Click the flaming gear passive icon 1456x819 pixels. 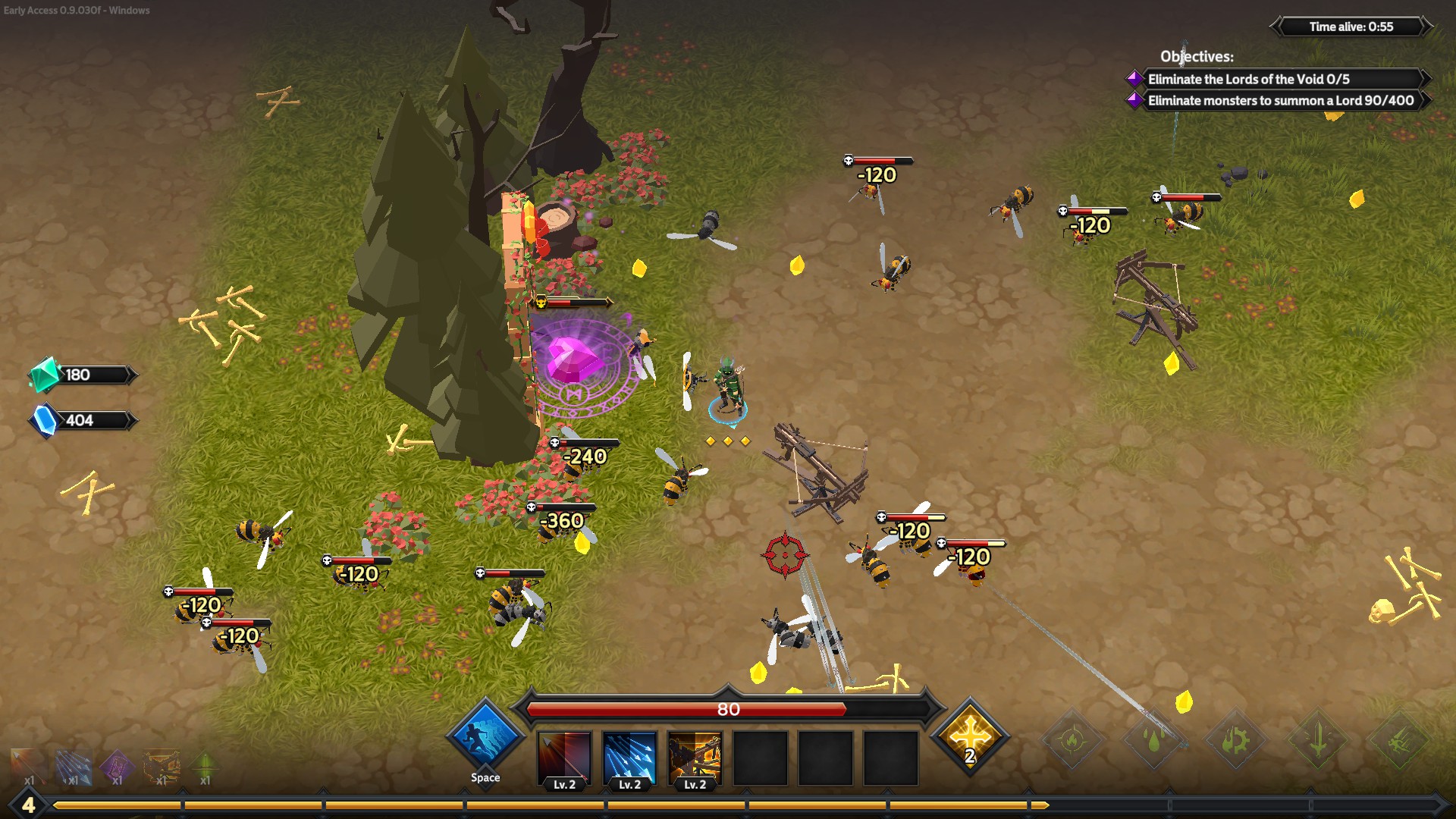point(1235,739)
